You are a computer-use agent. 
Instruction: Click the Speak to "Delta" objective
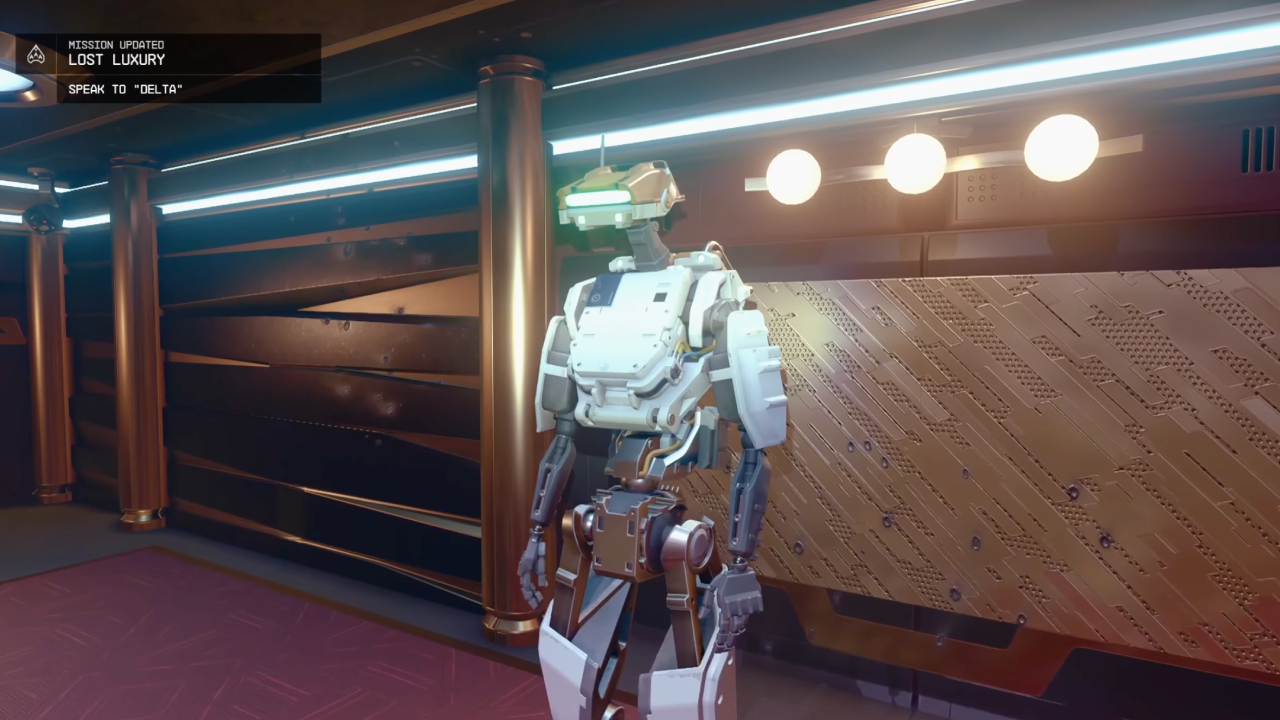pyautogui.click(x=126, y=89)
